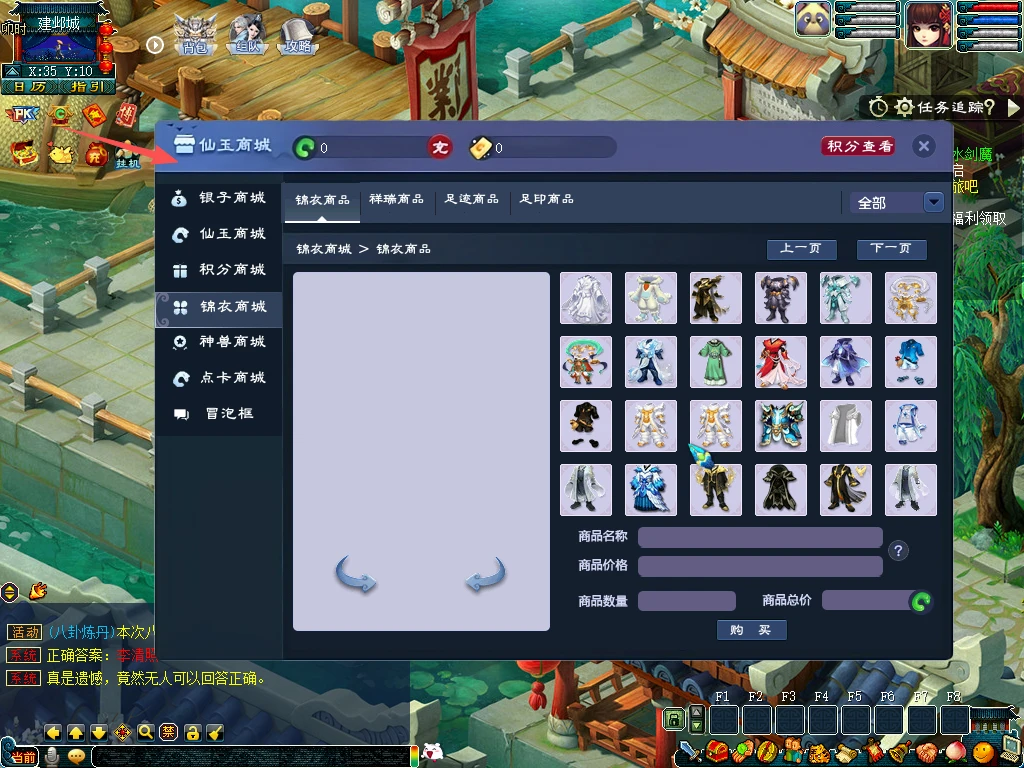Image resolution: width=1024 pixels, height=768 pixels.
Task: Click the 商品数量 quantity field
Action: [686, 601]
